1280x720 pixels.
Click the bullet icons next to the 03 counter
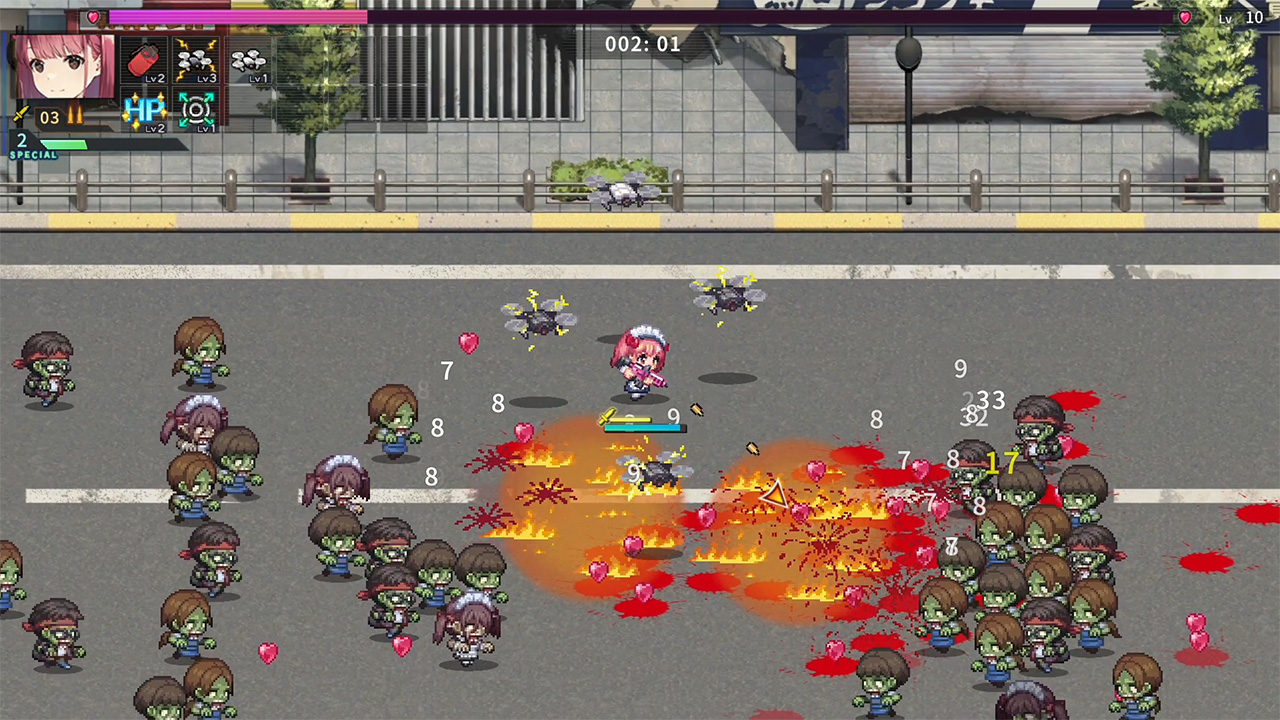tap(75, 115)
